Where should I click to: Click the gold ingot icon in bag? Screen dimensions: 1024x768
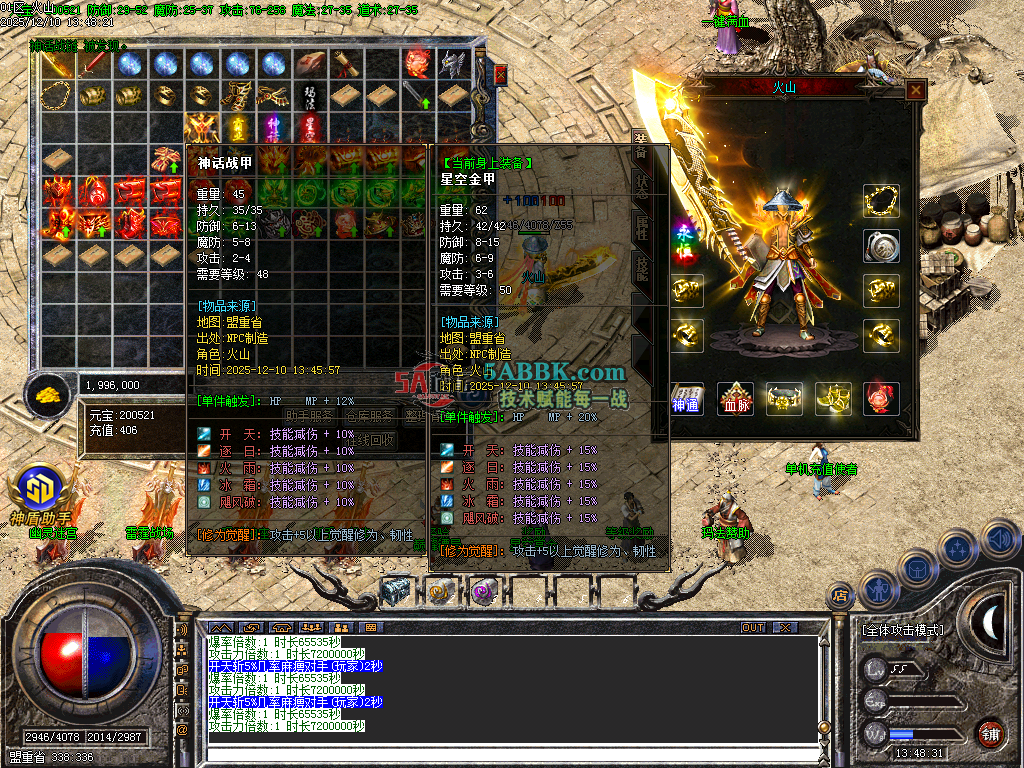[47, 396]
